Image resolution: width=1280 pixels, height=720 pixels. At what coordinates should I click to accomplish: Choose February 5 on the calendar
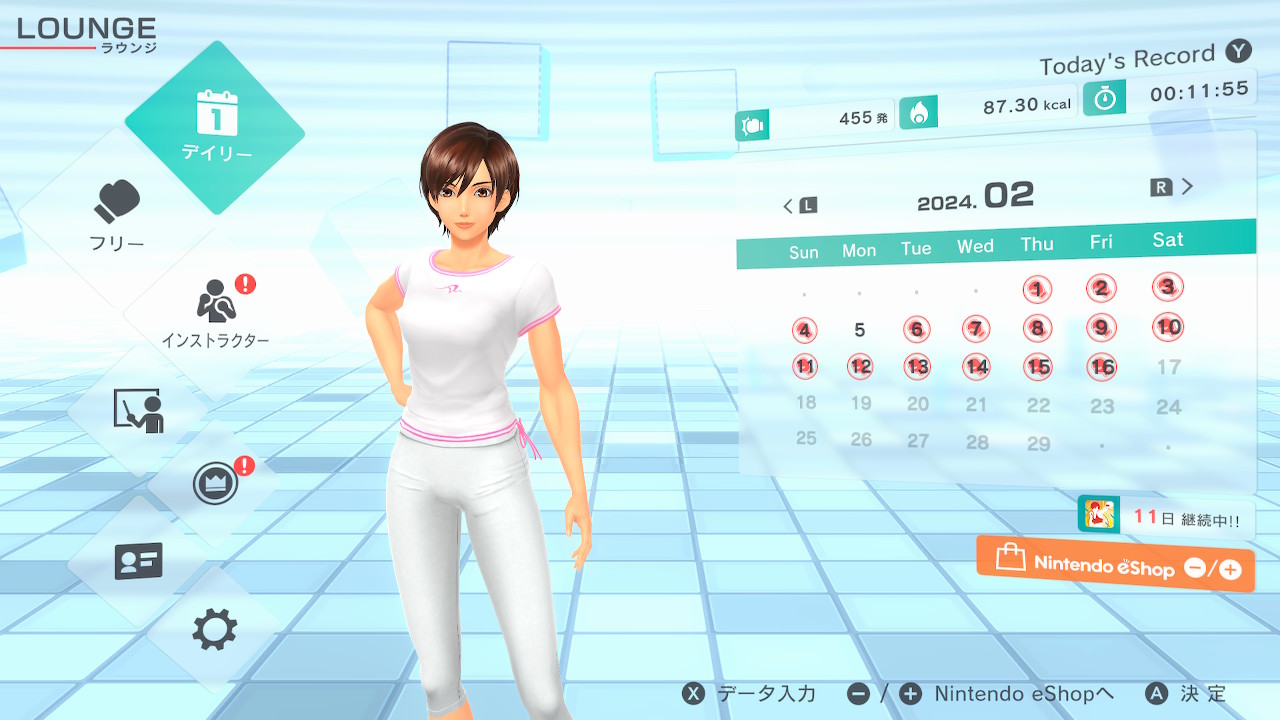(x=860, y=329)
